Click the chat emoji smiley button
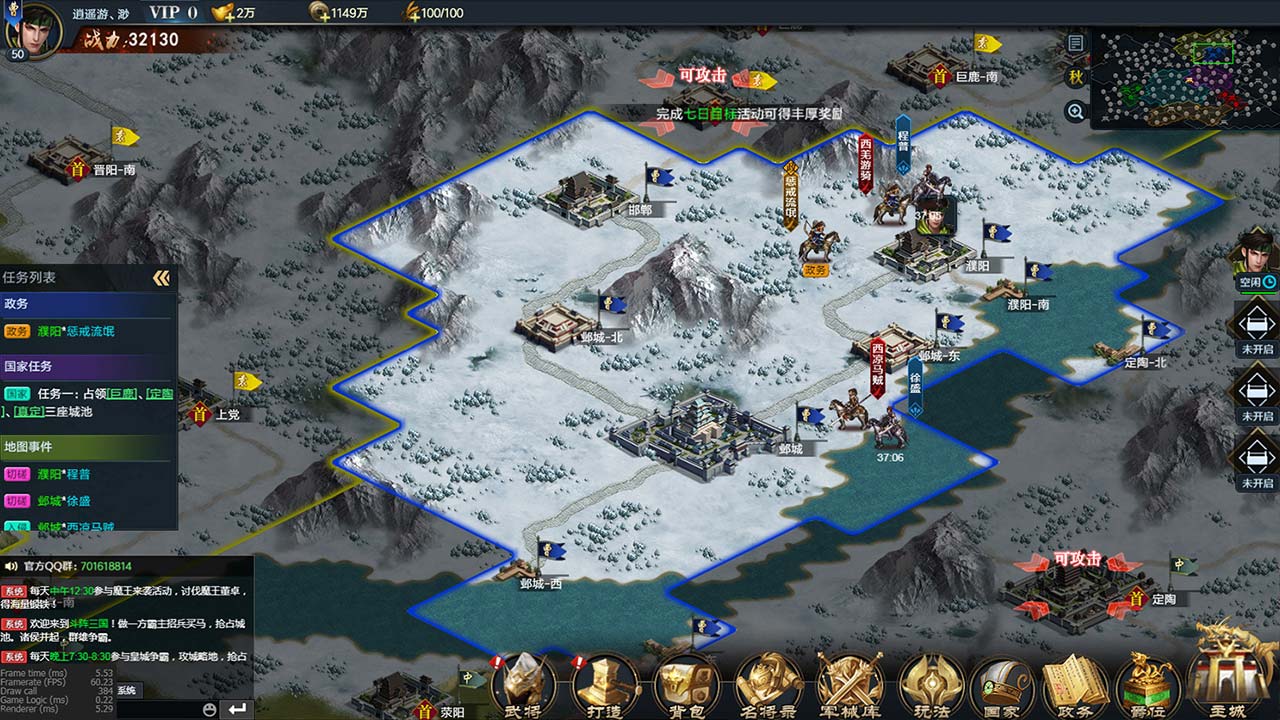 209,709
